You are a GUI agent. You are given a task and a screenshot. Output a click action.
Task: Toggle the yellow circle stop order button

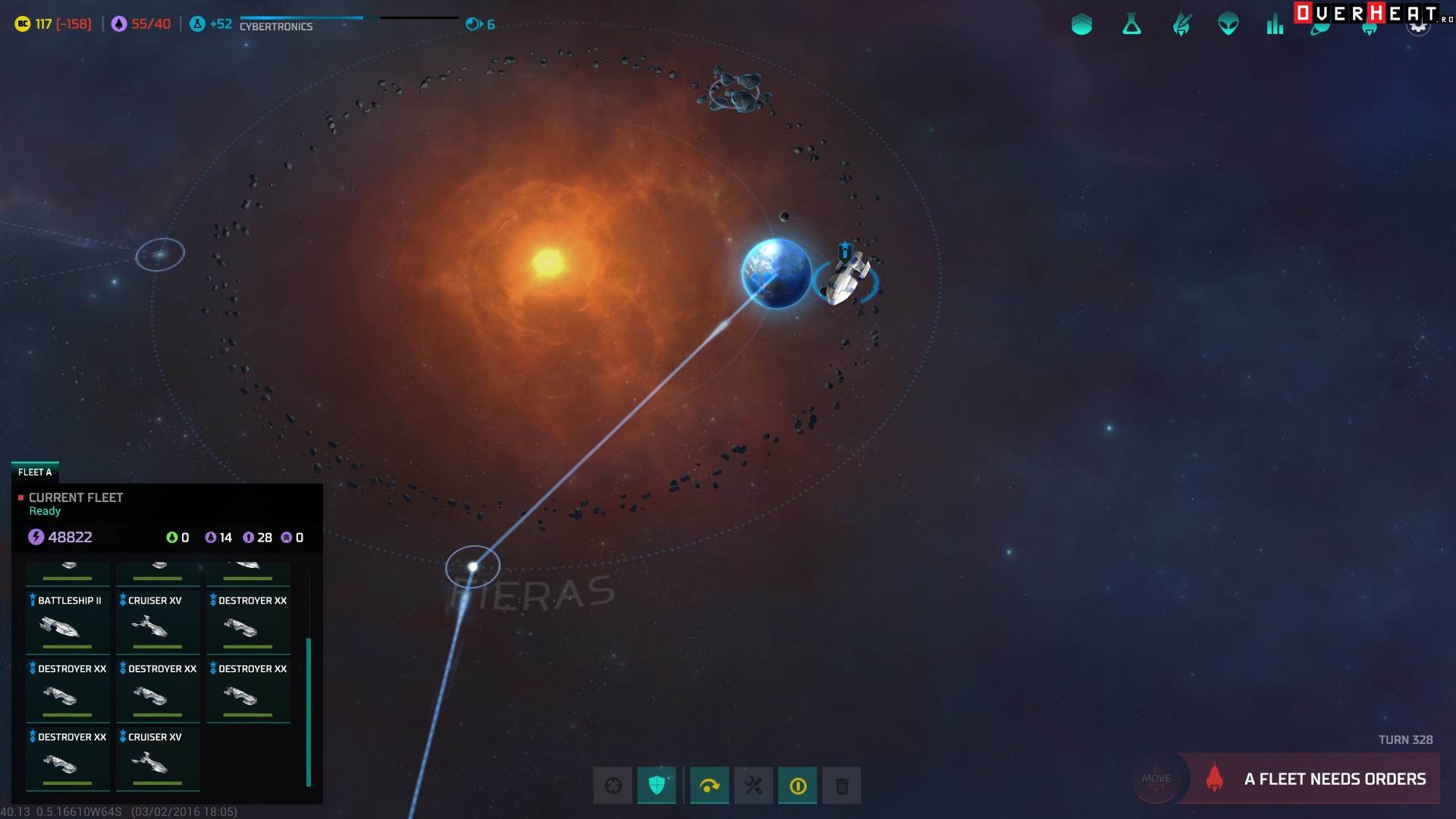click(798, 786)
